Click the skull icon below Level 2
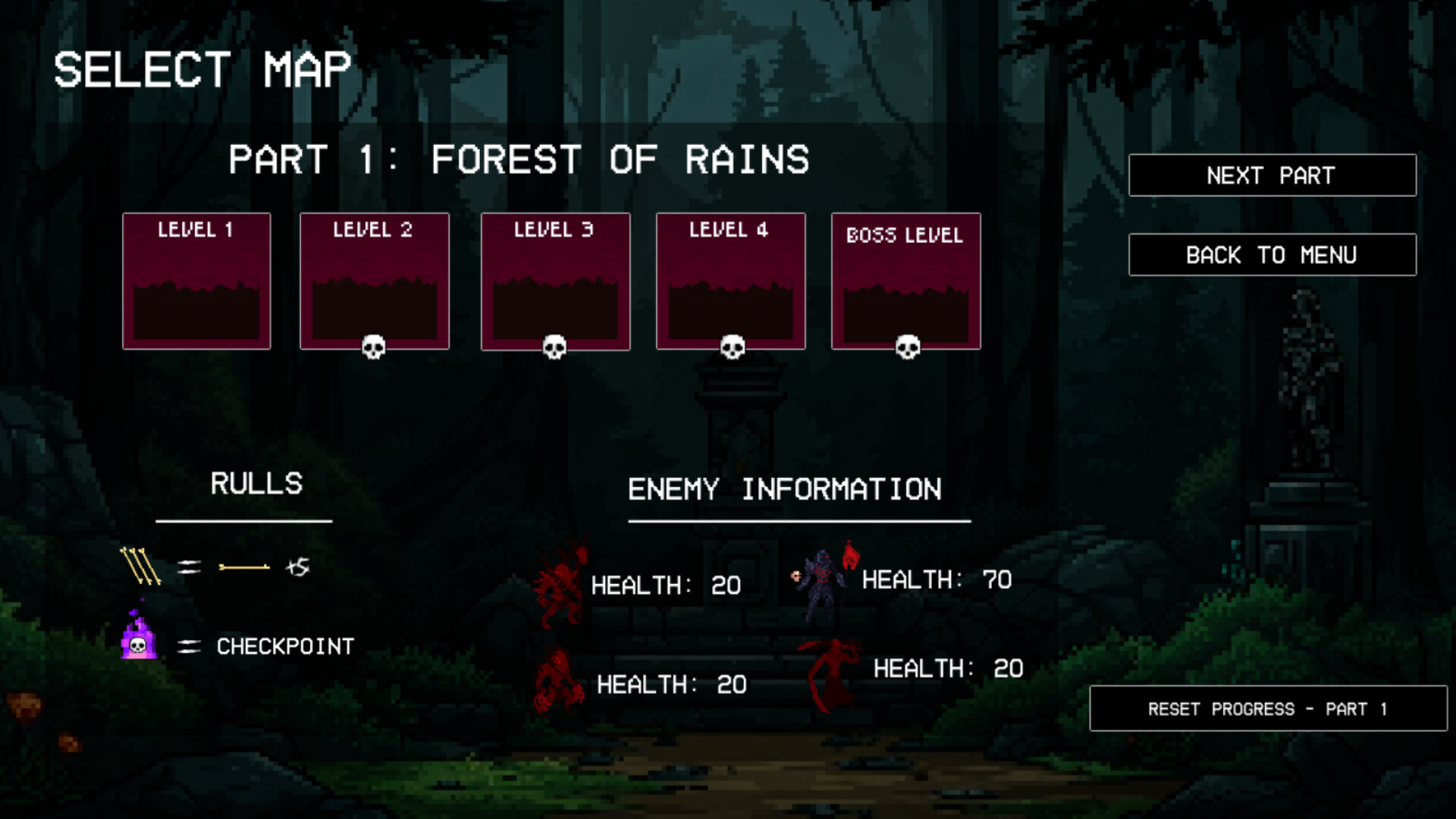This screenshot has width=1456, height=819. coord(375,347)
